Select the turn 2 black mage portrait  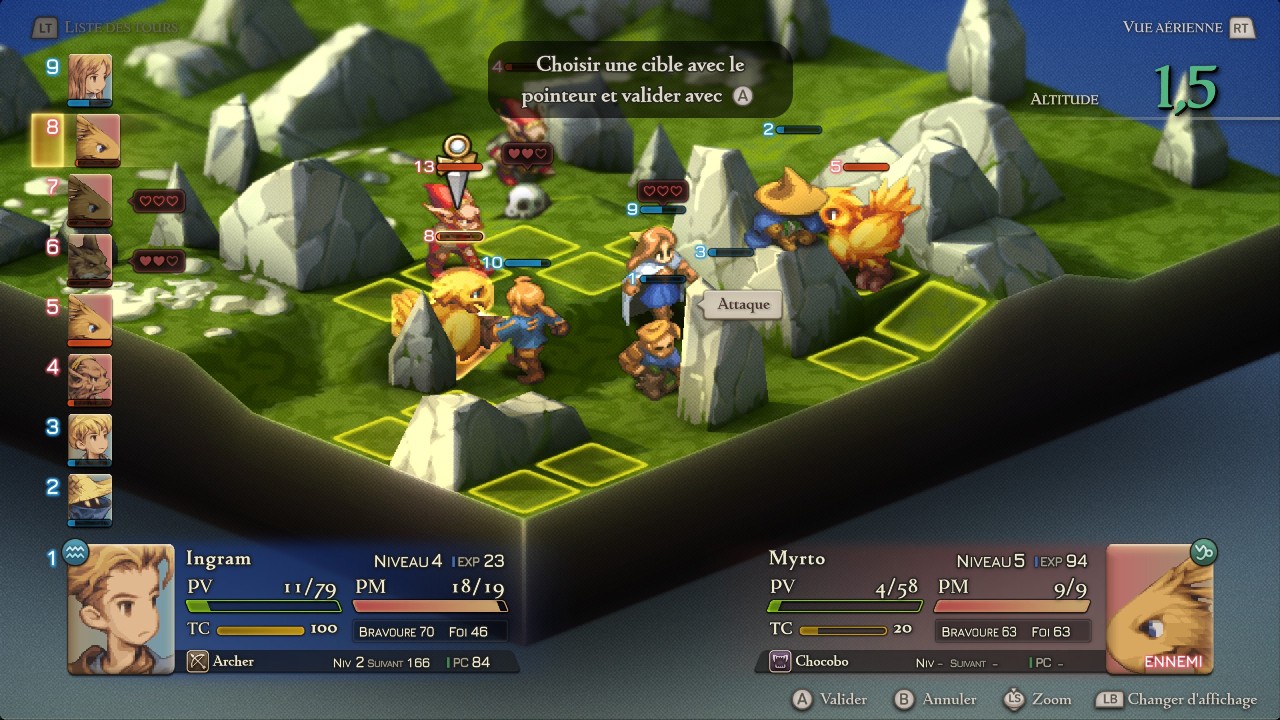90,499
